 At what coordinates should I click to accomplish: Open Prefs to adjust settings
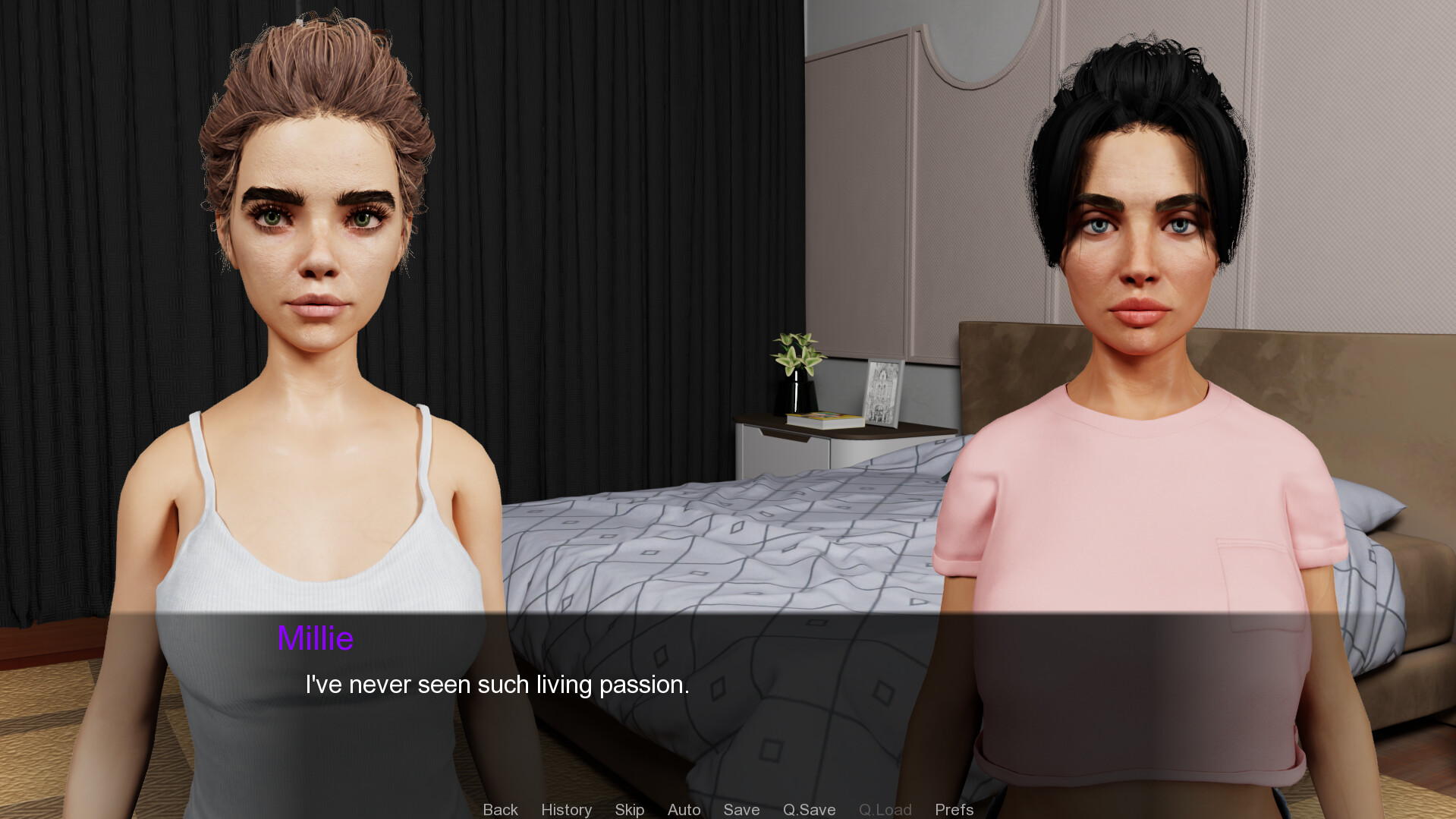(x=954, y=809)
